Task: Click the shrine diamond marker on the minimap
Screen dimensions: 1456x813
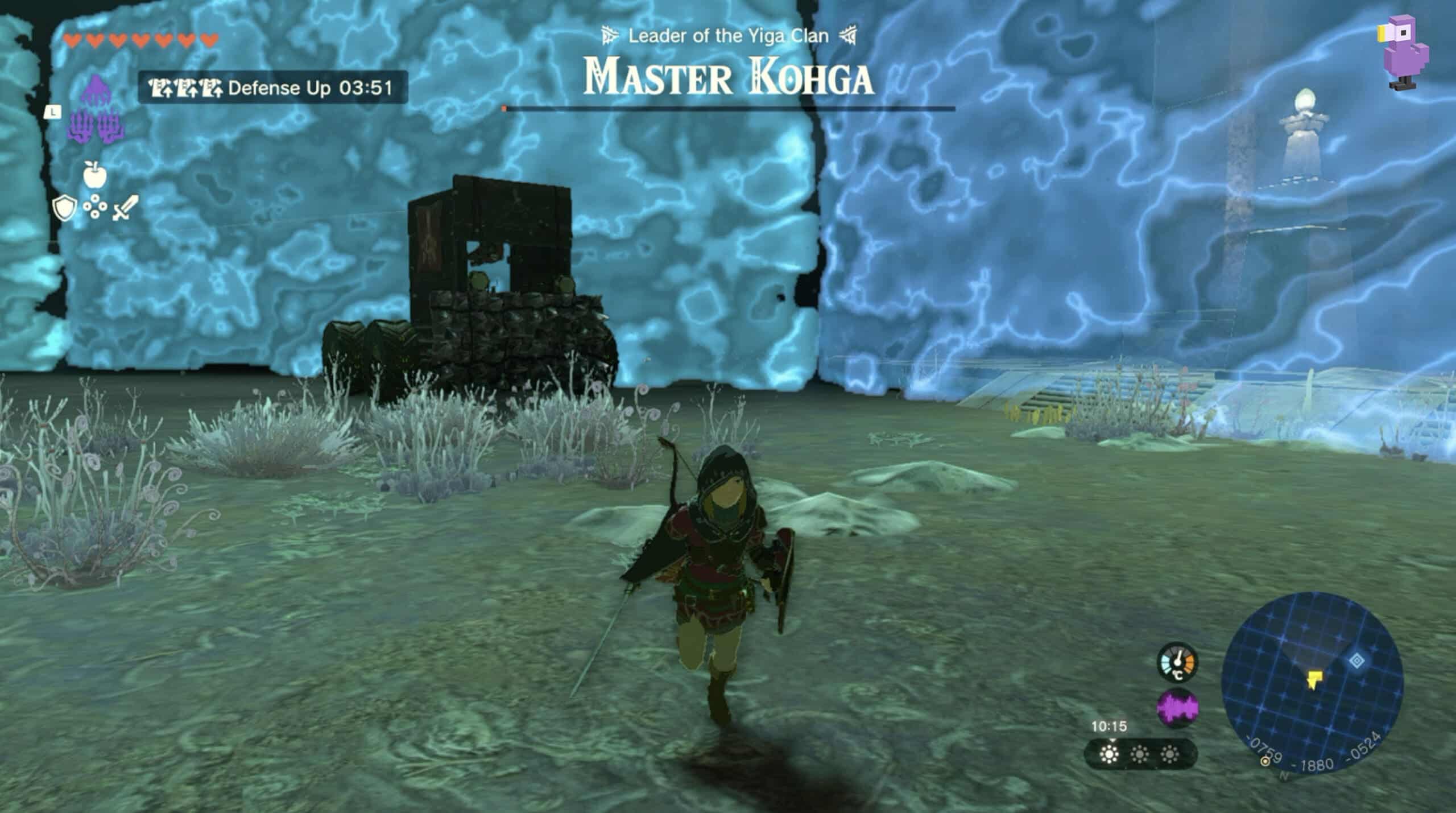Action: click(x=1356, y=661)
